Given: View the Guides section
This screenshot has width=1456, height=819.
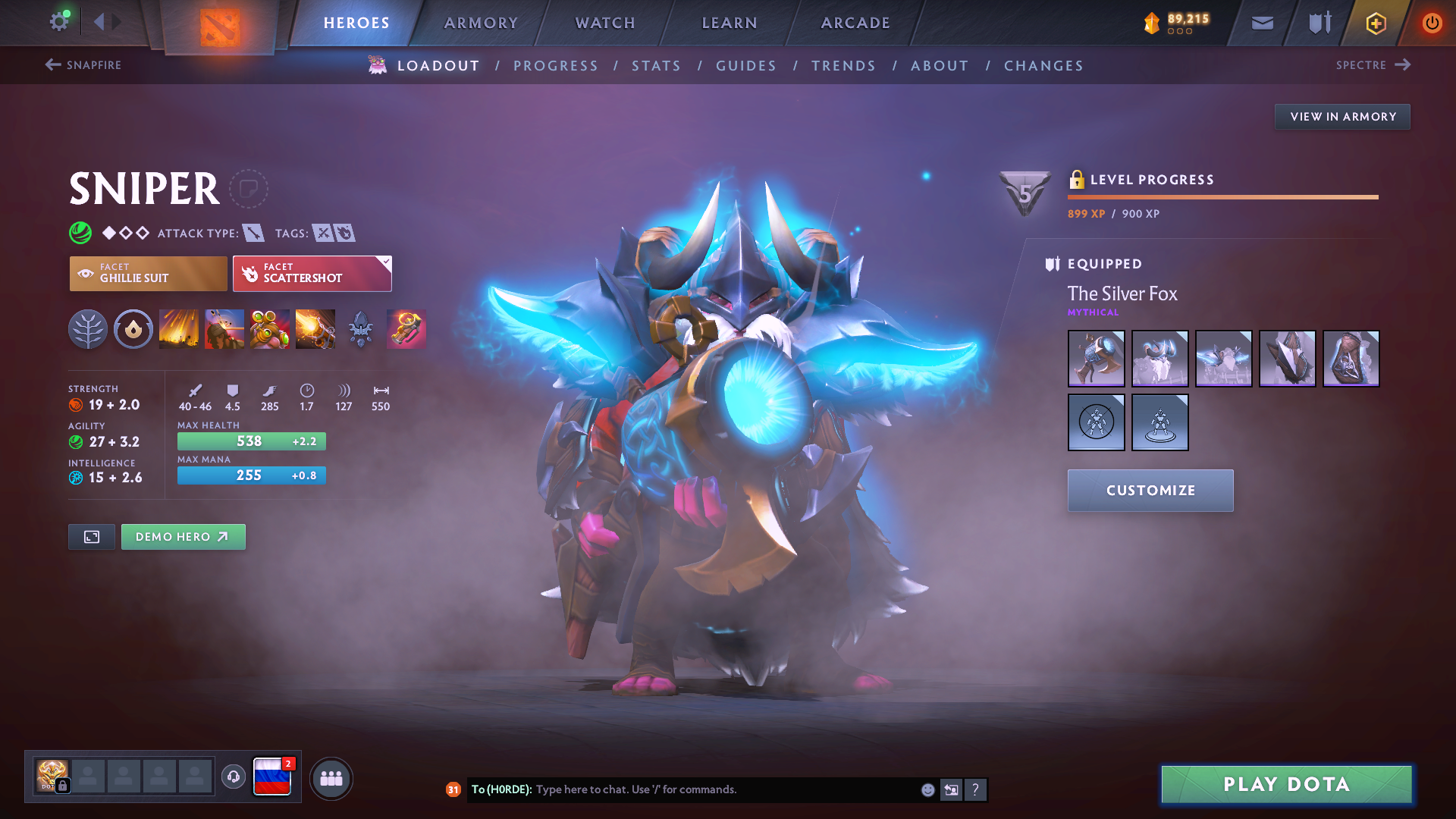Looking at the screenshot, I should [746, 66].
